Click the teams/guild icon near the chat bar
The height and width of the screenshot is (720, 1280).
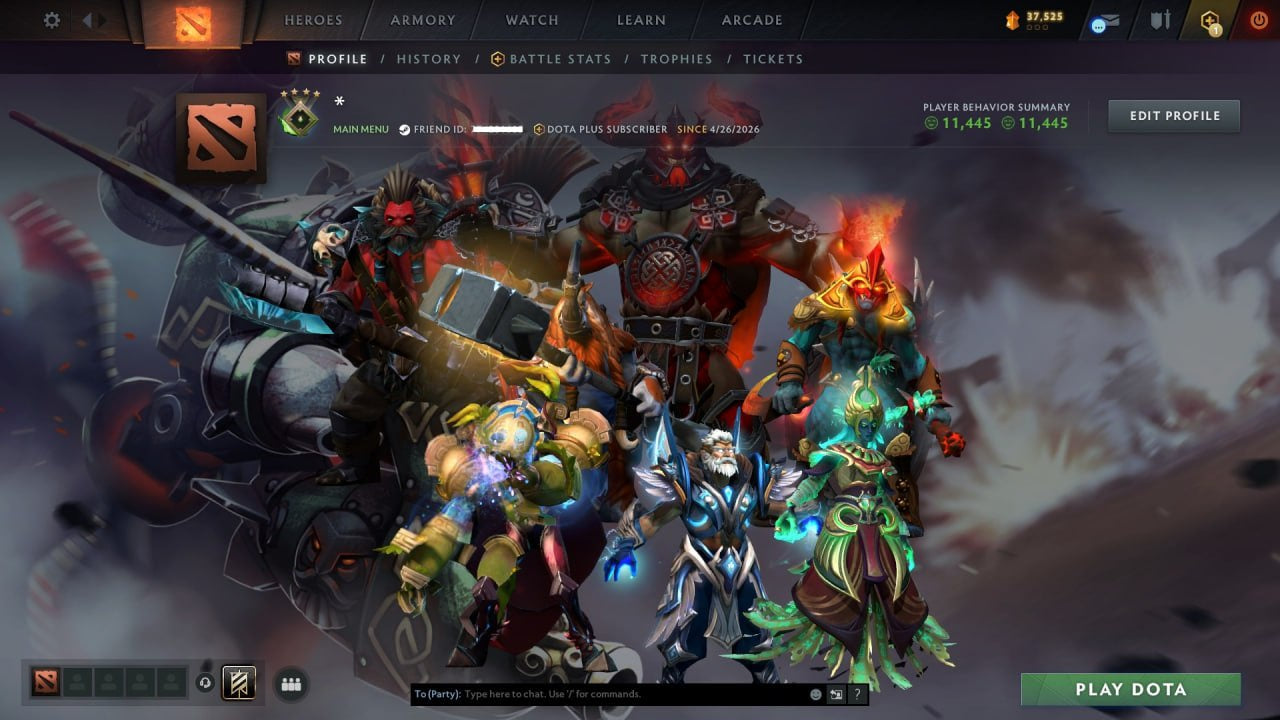(x=290, y=684)
